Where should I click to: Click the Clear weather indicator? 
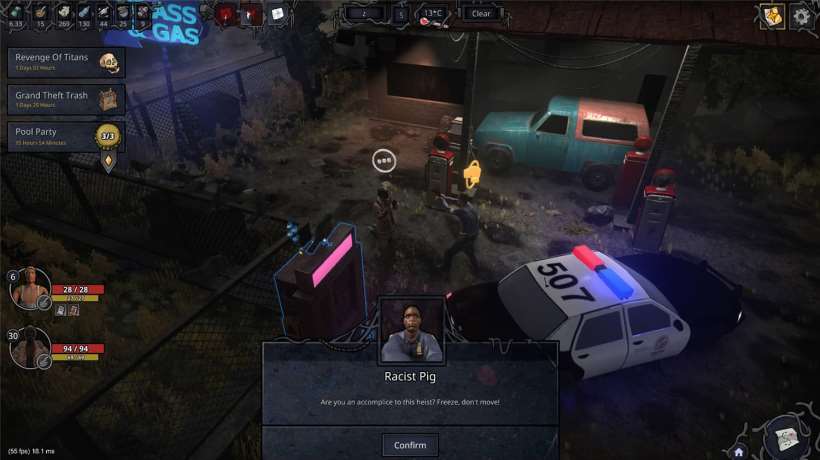click(481, 14)
